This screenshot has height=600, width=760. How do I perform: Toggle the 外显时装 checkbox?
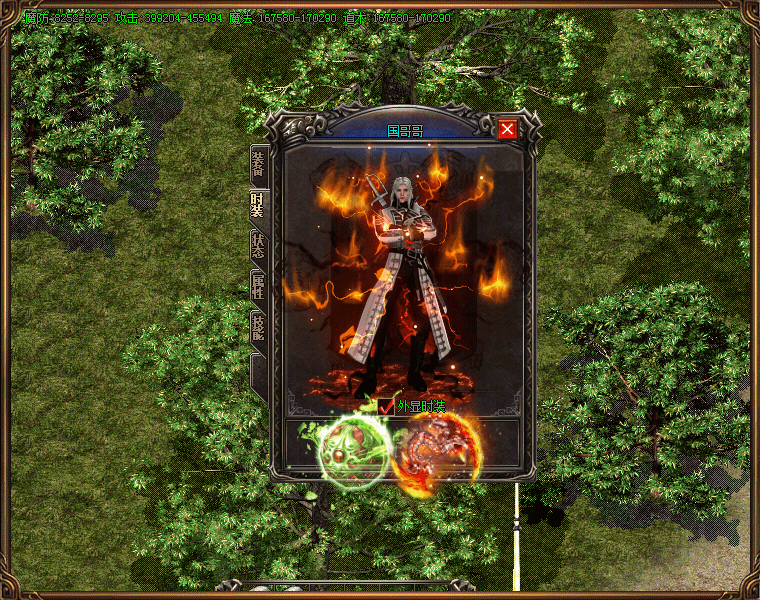[x=388, y=406]
